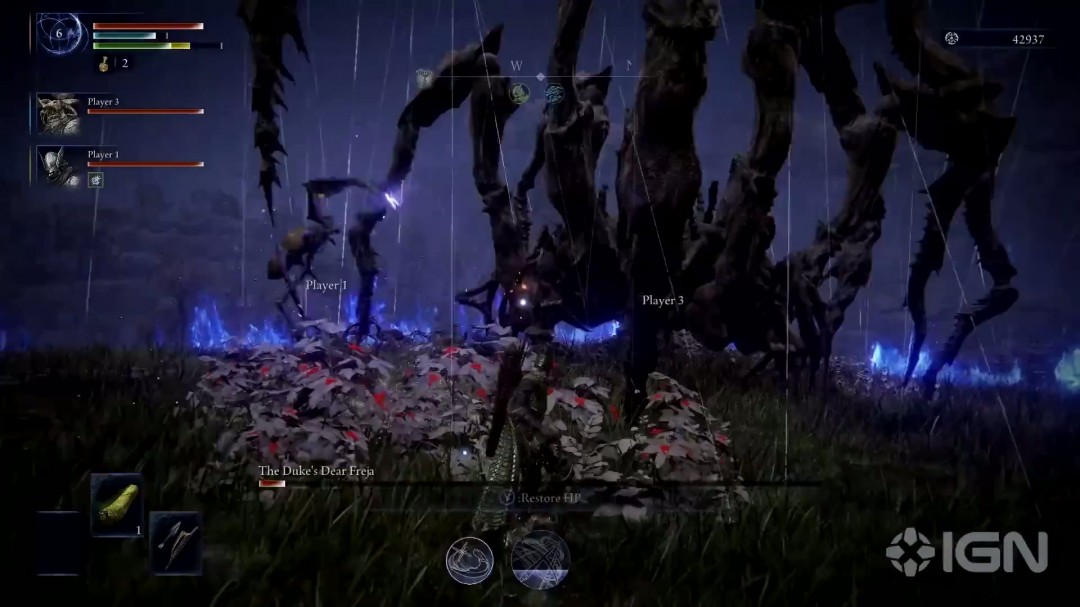Click the rune currency icon
The height and width of the screenshot is (607, 1080).
tap(952, 39)
